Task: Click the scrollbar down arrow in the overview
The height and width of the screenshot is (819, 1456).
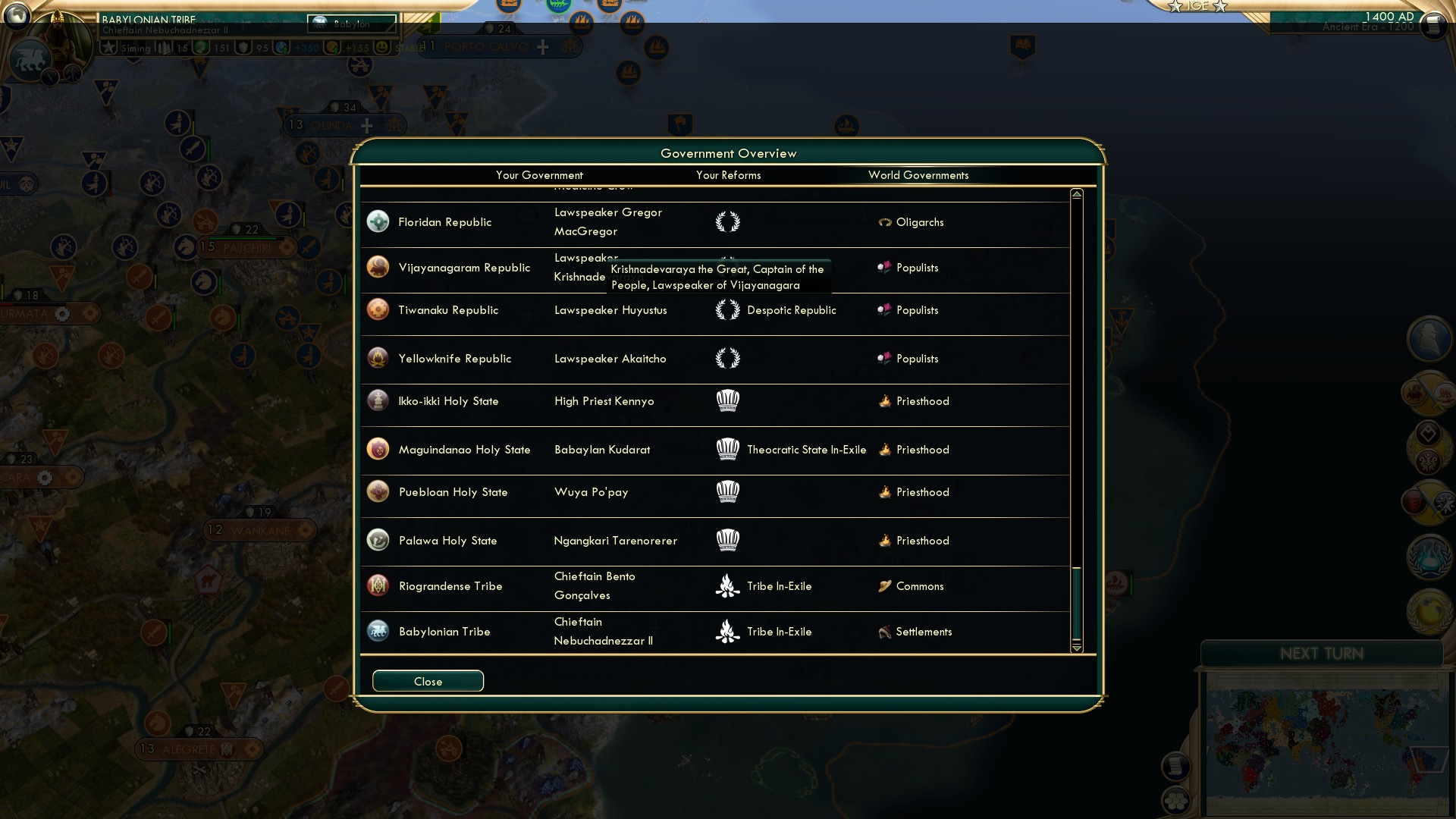Action: click(1075, 650)
